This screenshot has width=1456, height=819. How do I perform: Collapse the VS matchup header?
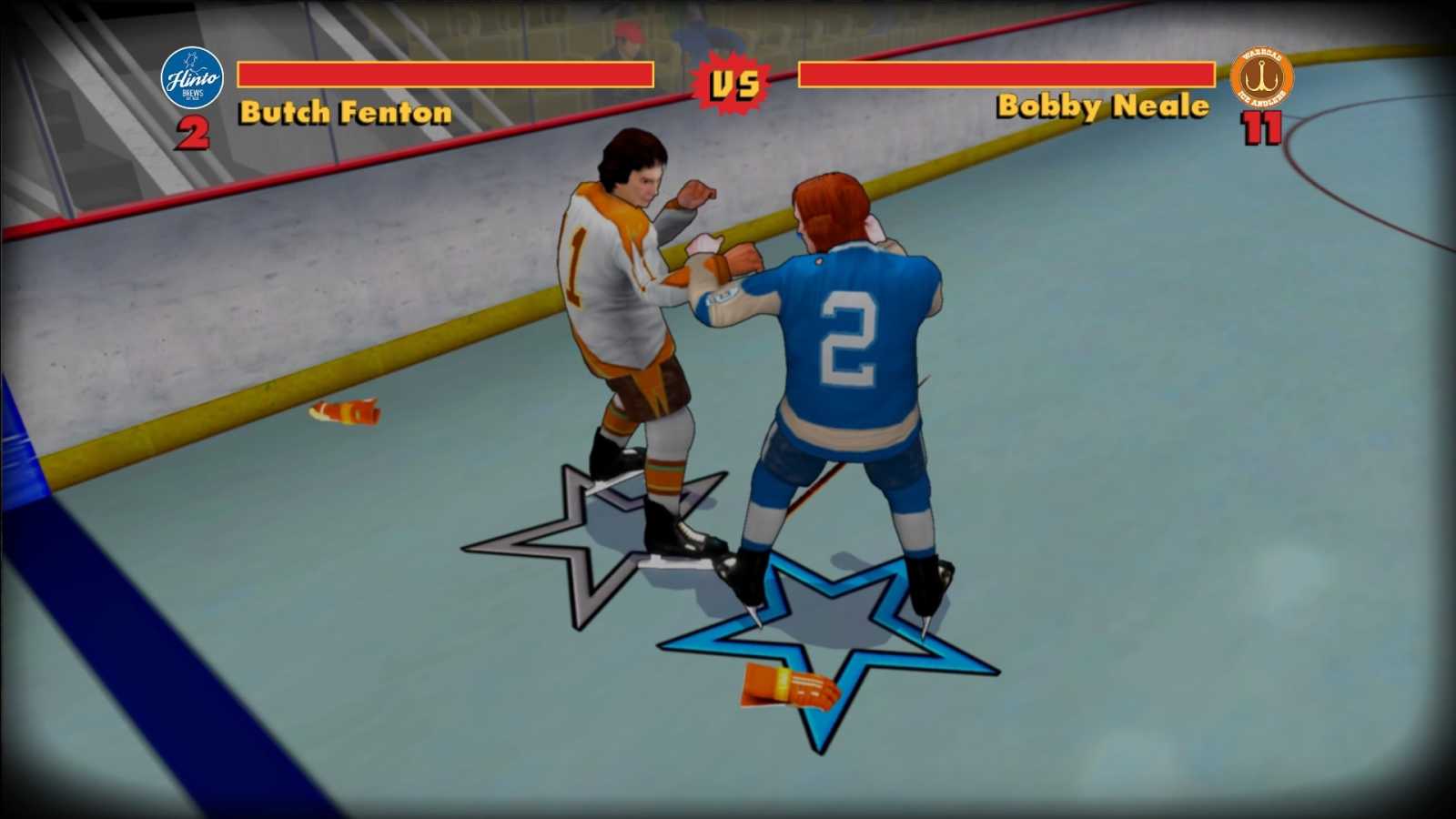tap(735, 82)
